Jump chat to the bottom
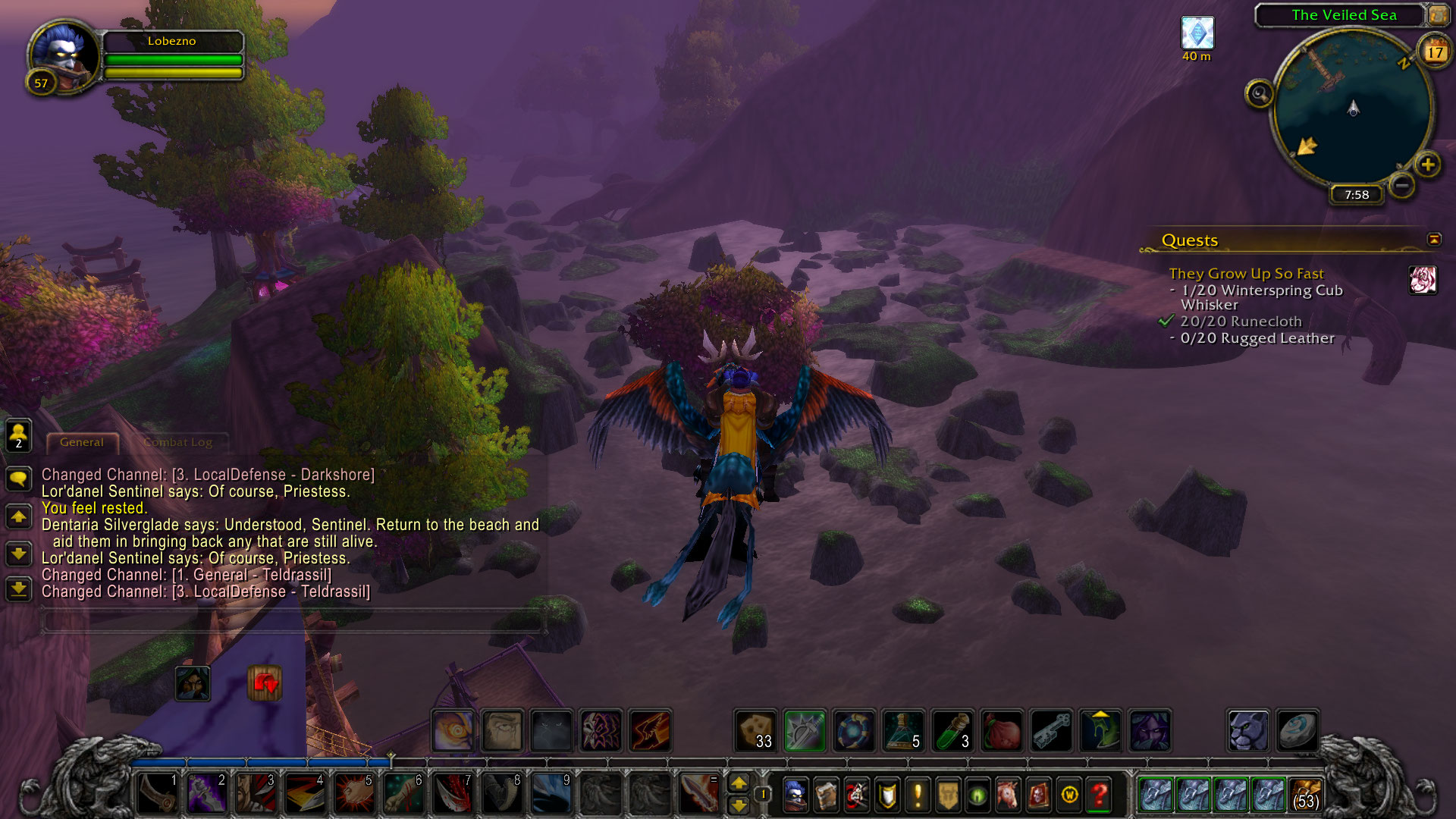This screenshot has height=819, width=1456. click(x=18, y=588)
